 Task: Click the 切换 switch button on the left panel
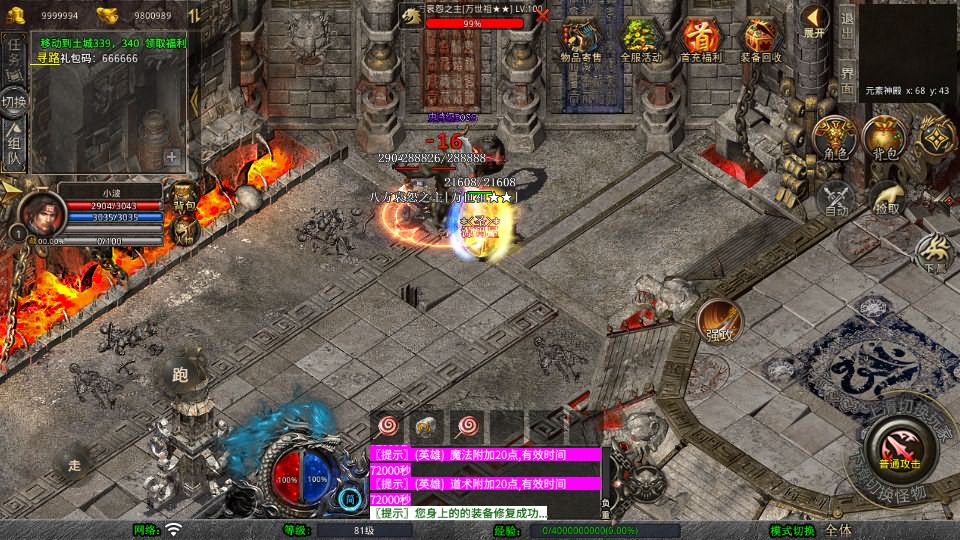(14, 102)
